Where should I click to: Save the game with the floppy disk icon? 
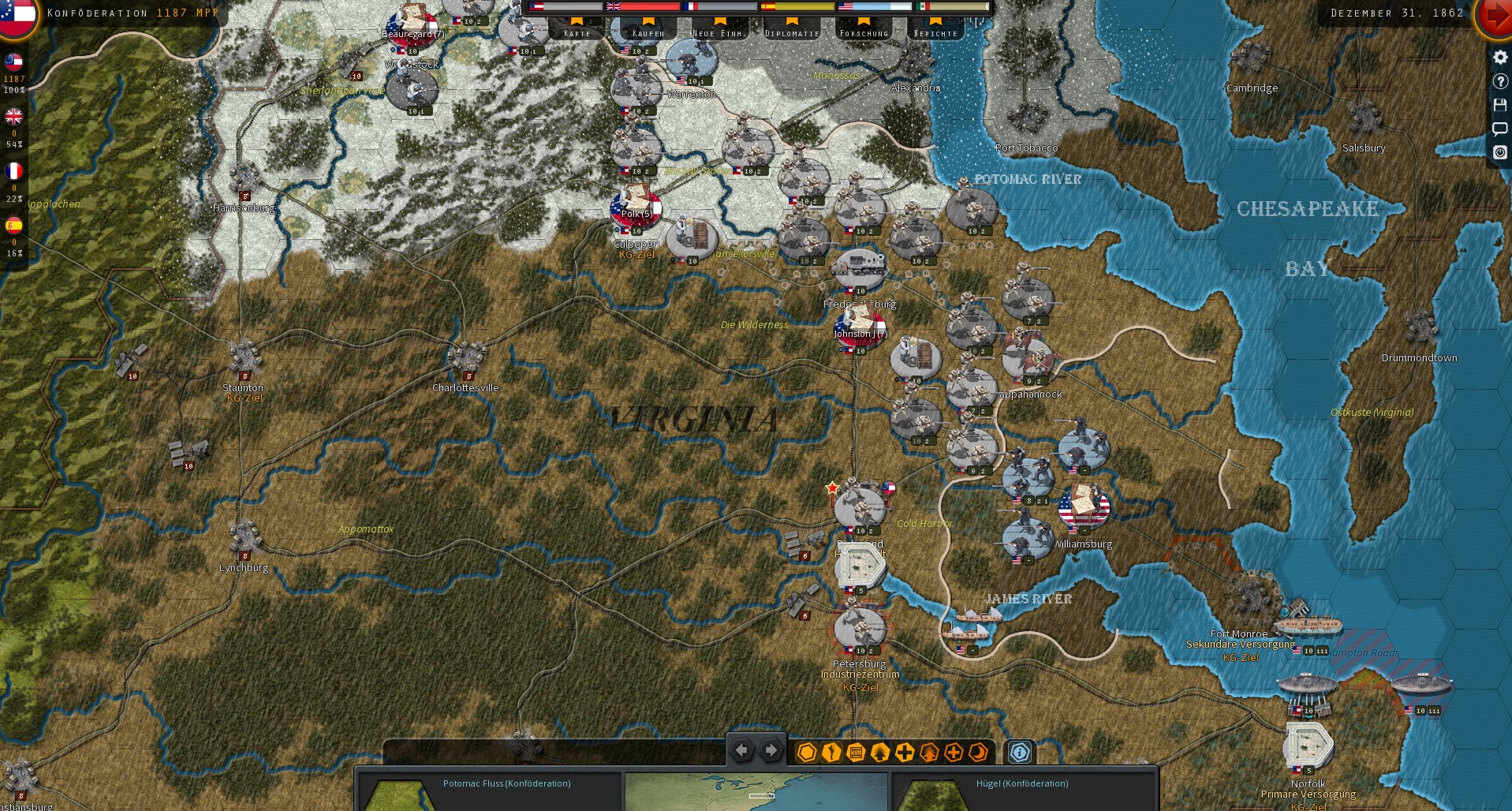coord(1501,105)
